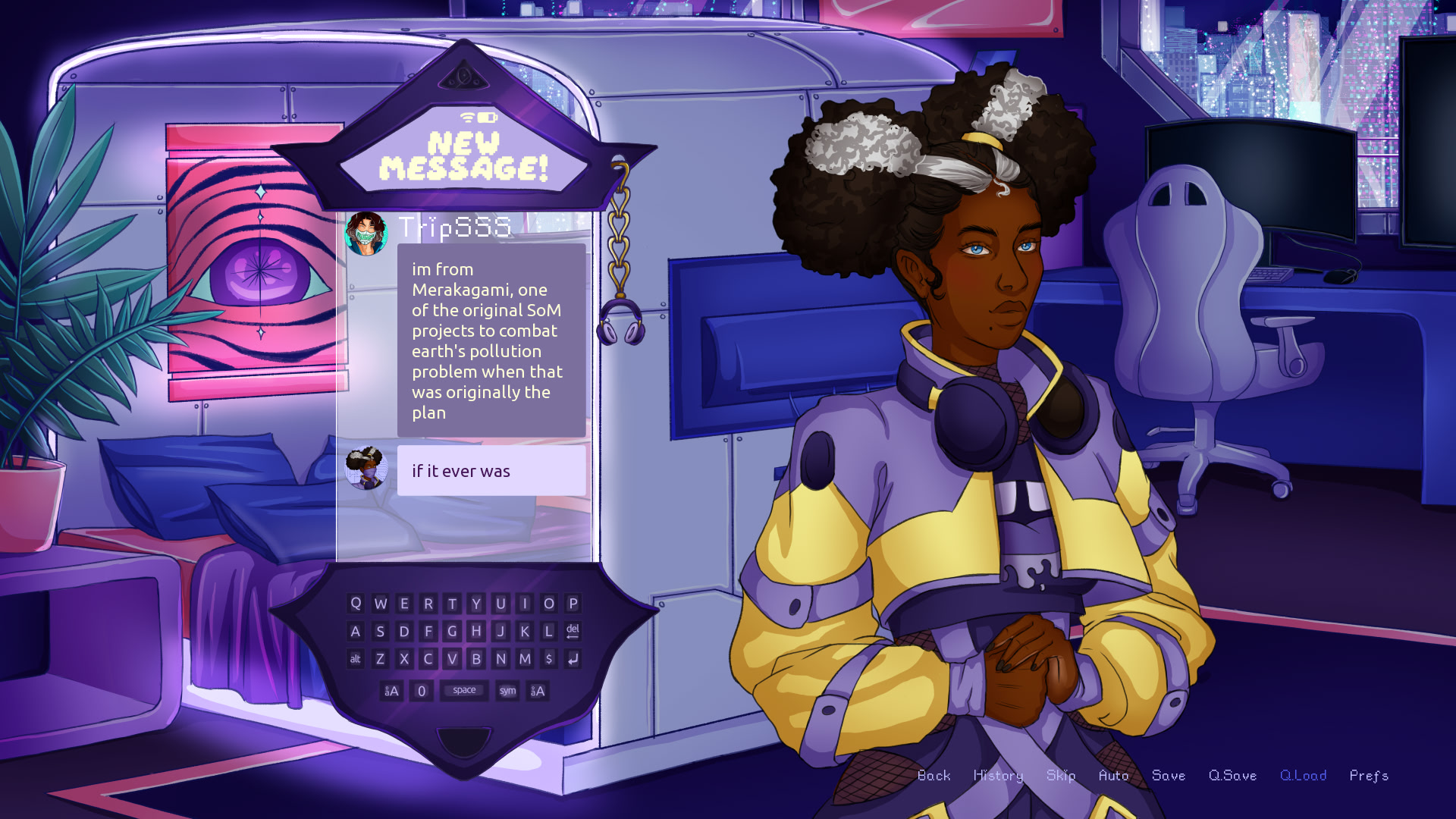This screenshot has height=819, width=1456.
Task: Open the sym symbols key
Action: click(507, 691)
